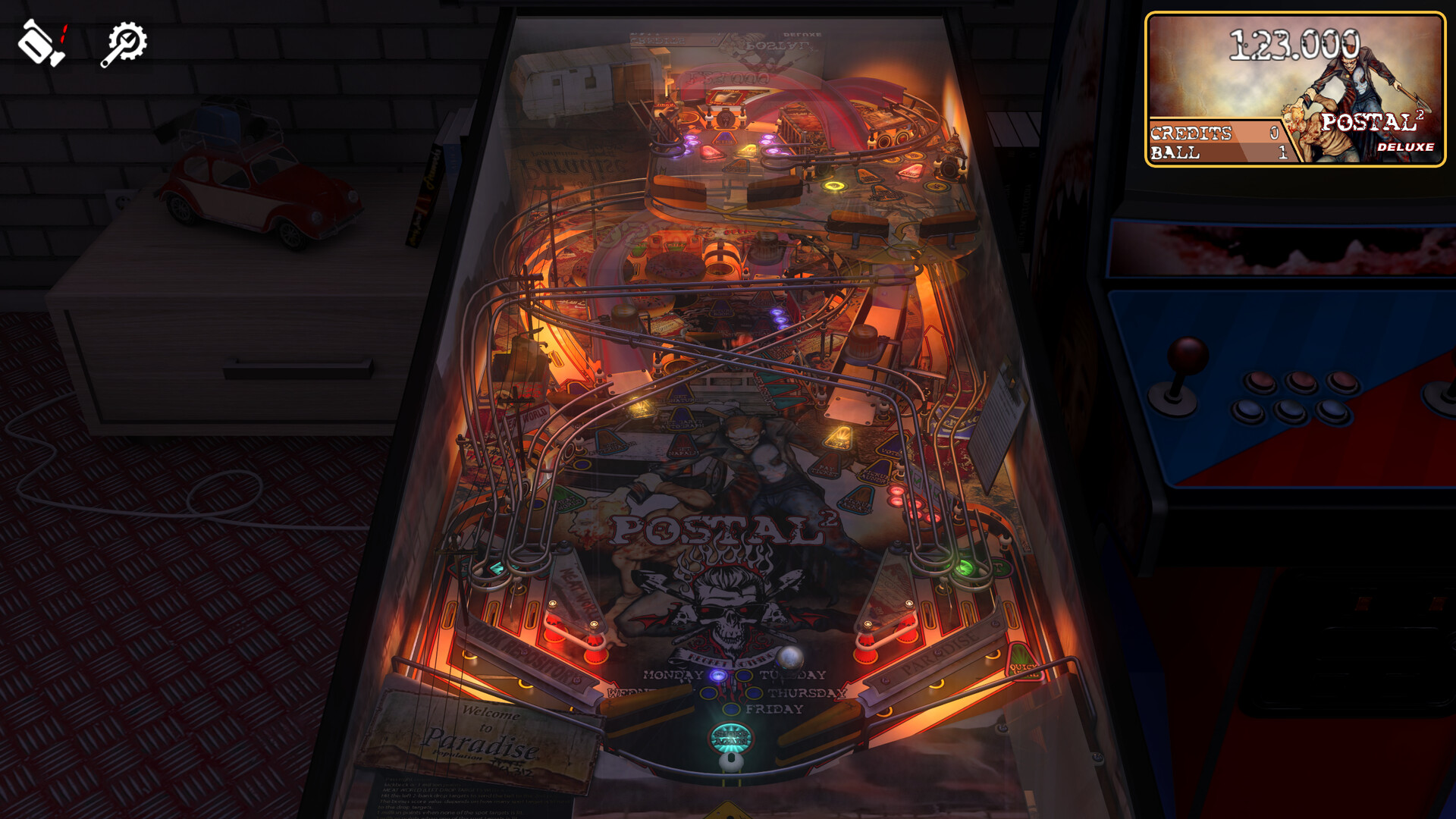Viewport: 1456px width, 819px height.
Task: Click the pinball resting near the right flipper
Action: (x=791, y=657)
